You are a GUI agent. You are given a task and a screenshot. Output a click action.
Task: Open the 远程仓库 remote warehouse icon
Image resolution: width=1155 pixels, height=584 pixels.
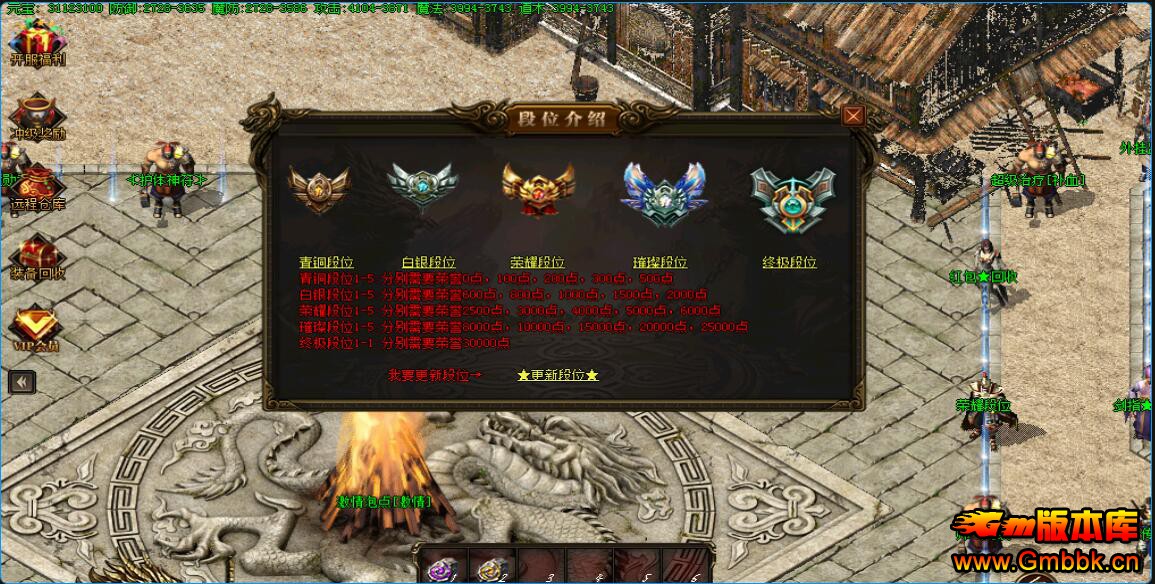(37, 187)
